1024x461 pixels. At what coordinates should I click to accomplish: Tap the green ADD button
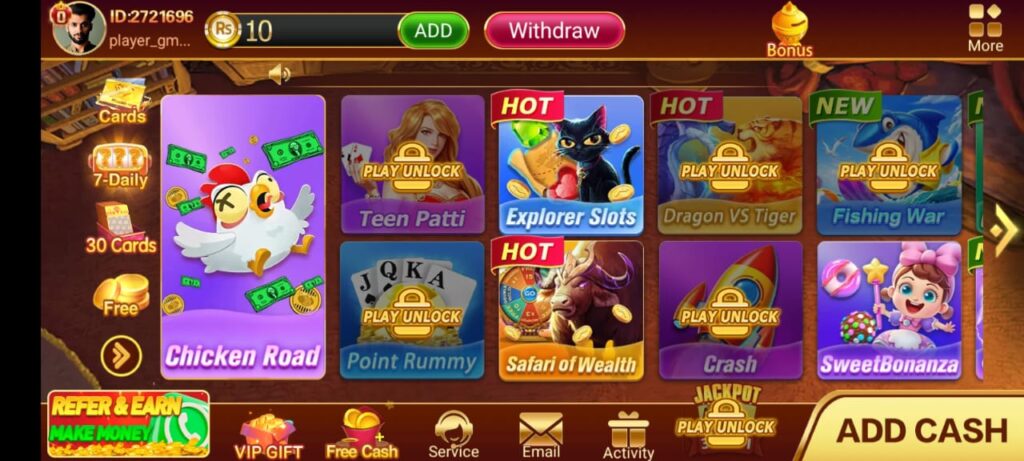pos(433,31)
